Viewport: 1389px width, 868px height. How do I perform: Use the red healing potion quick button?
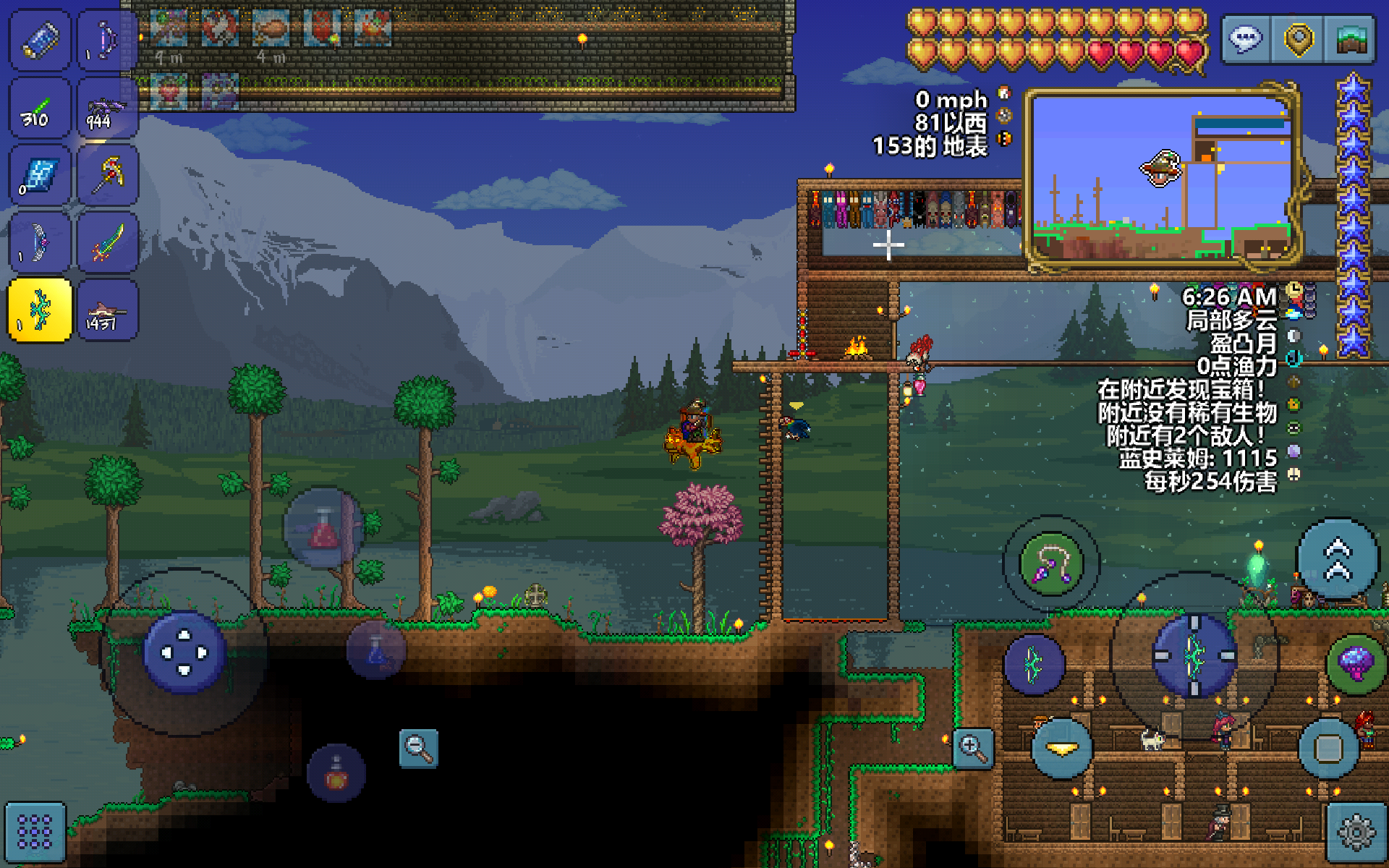[323, 529]
